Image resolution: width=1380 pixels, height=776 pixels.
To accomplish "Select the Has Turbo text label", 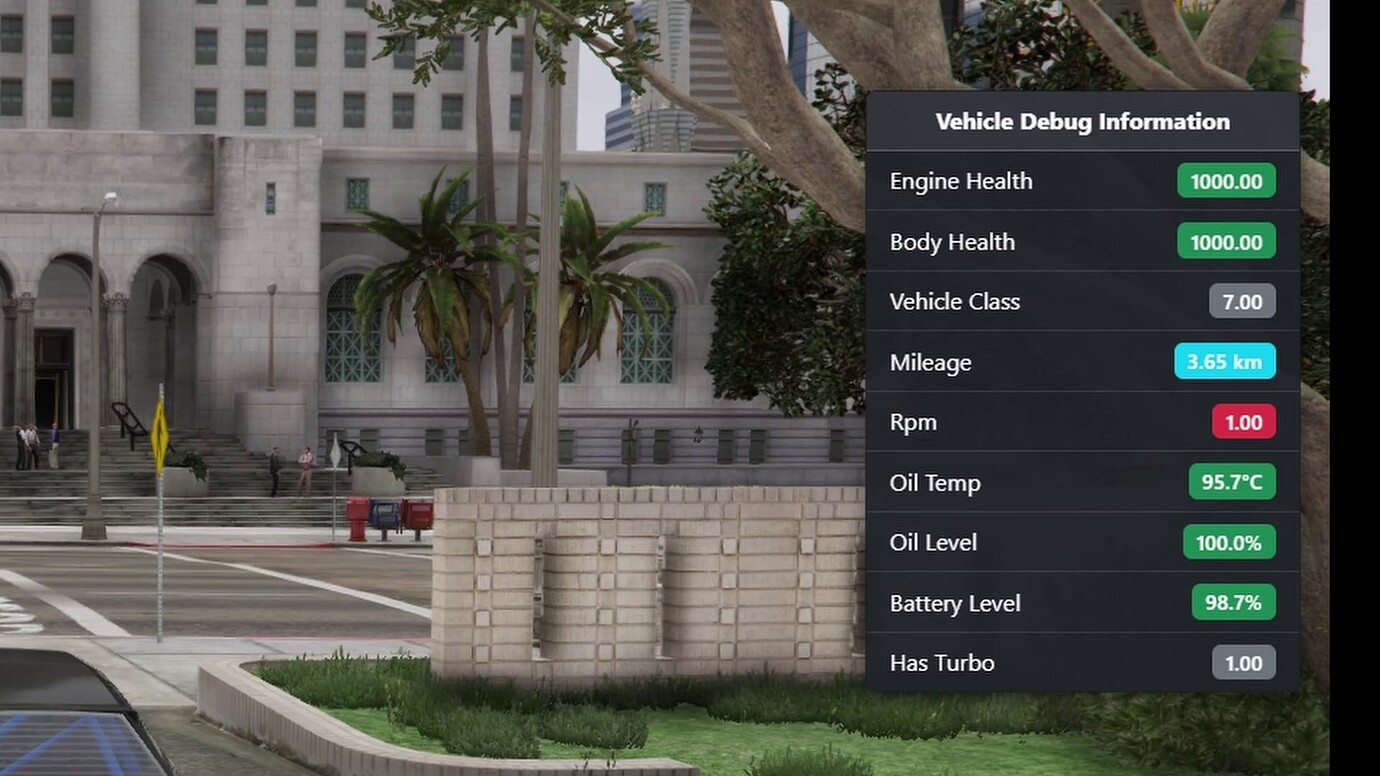I will coord(942,662).
